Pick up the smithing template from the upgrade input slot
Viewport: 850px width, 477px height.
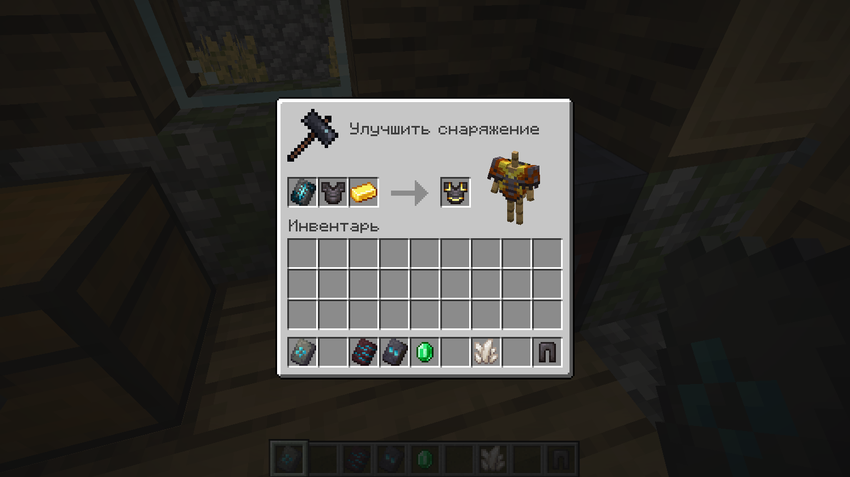[302, 192]
